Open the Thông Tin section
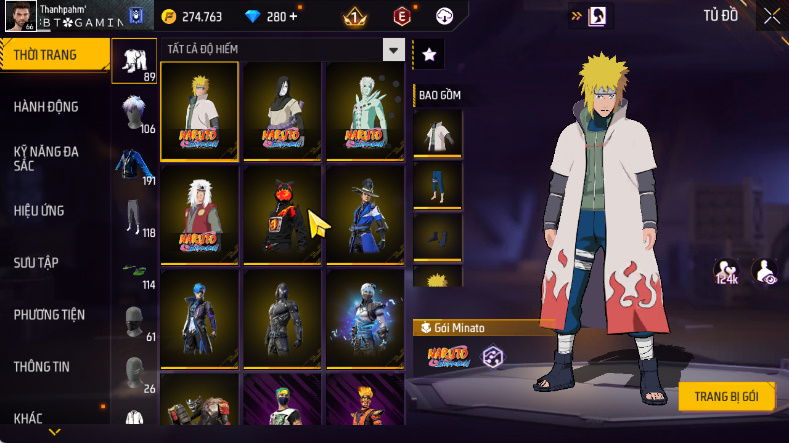Screen dimensions: 789x443 (41, 367)
